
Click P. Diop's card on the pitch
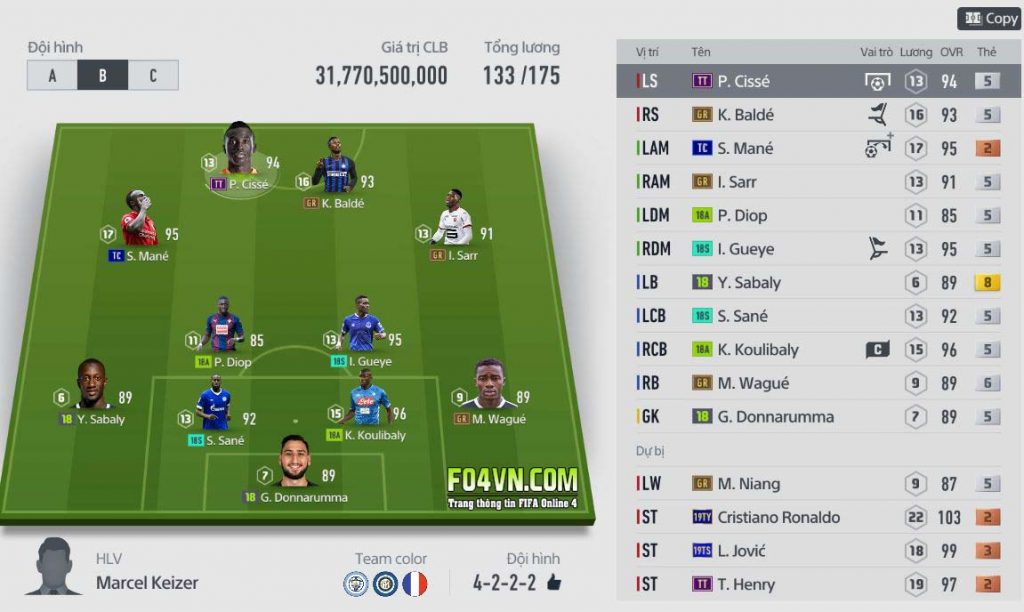223,328
